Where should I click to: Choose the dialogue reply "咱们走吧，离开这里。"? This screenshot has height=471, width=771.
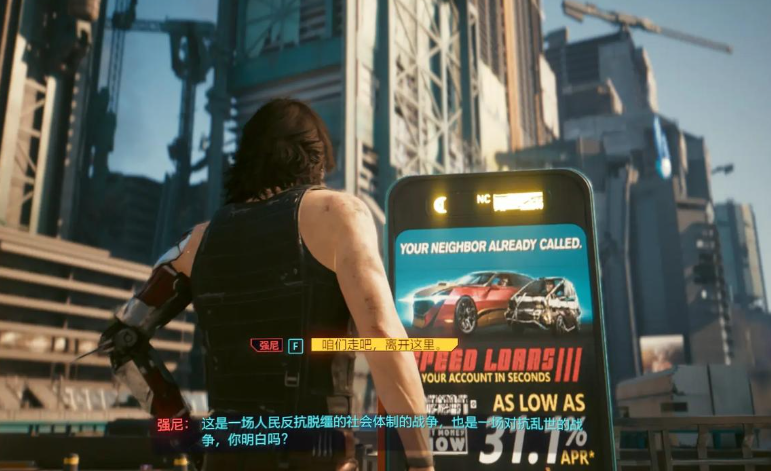[x=383, y=345]
